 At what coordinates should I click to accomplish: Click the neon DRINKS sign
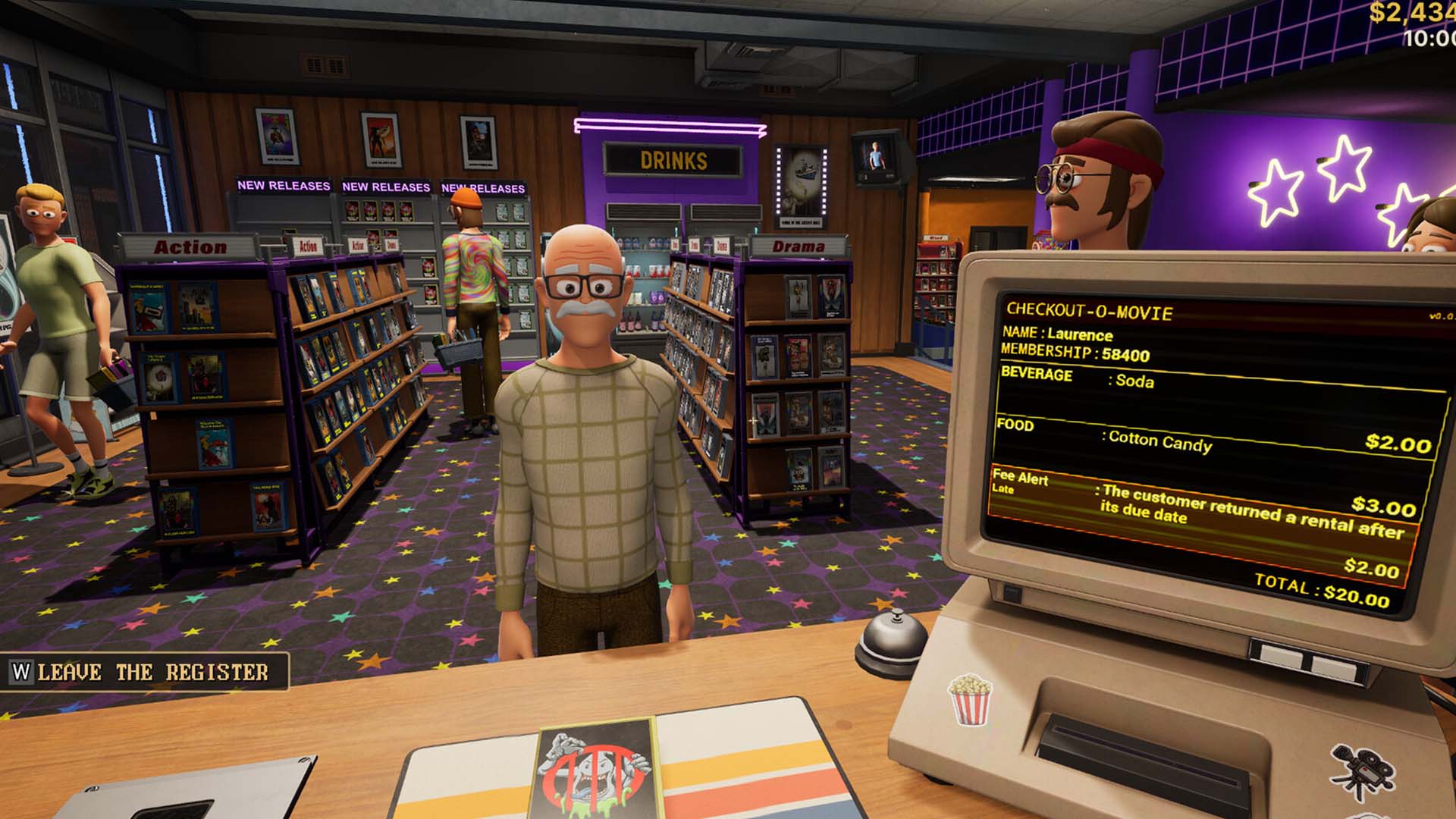673,159
